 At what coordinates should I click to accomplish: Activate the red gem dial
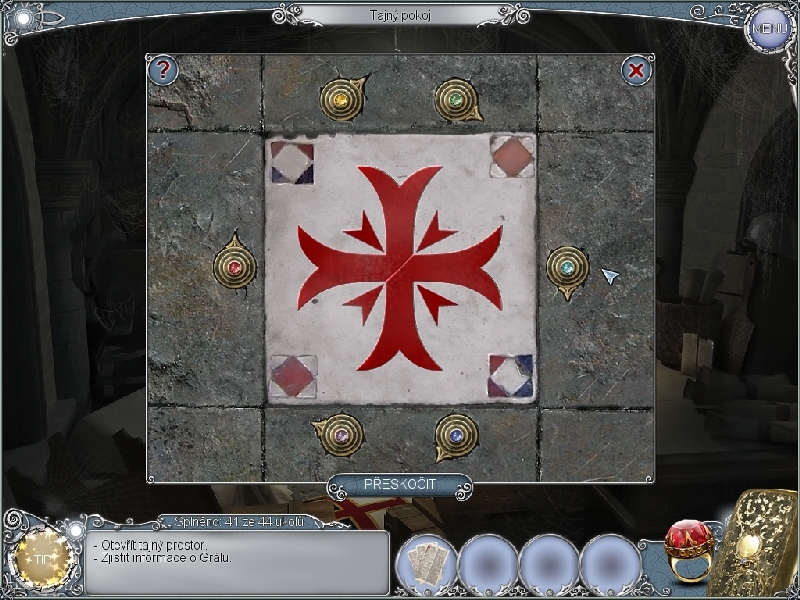click(235, 268)
